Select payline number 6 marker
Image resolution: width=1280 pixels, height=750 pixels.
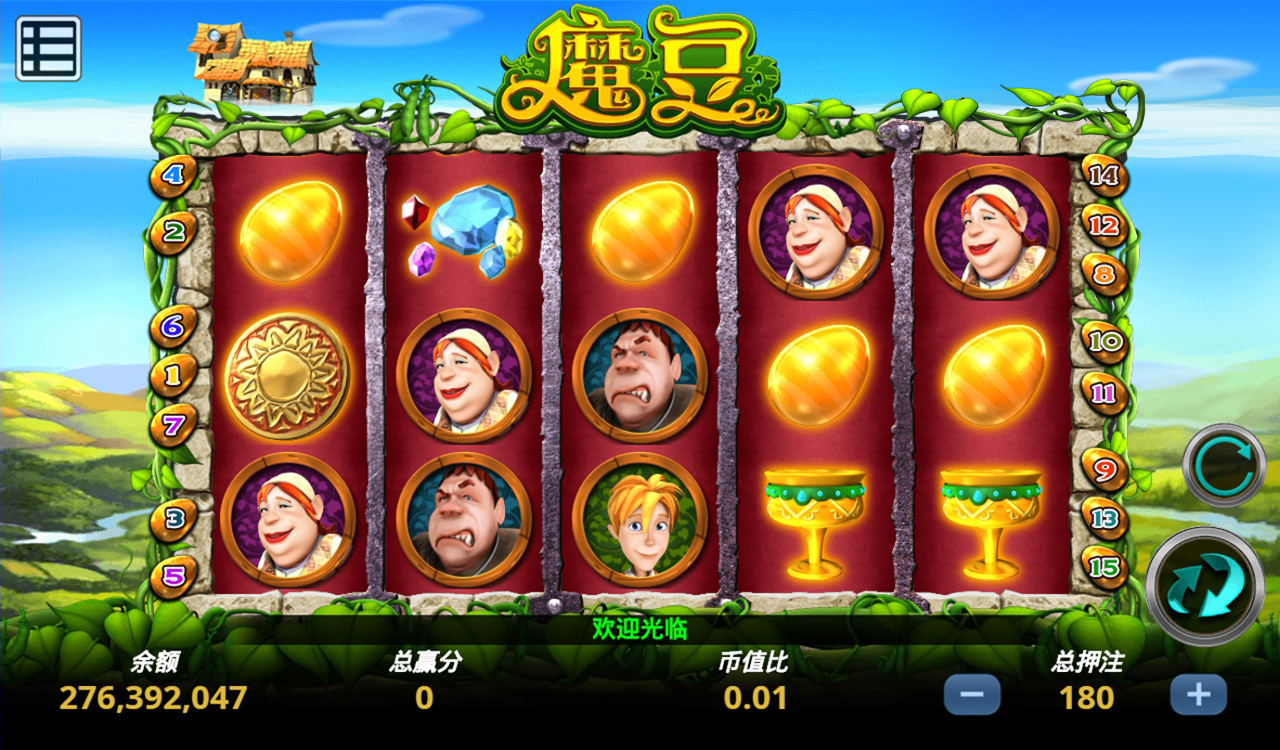[x=173, y=326]
